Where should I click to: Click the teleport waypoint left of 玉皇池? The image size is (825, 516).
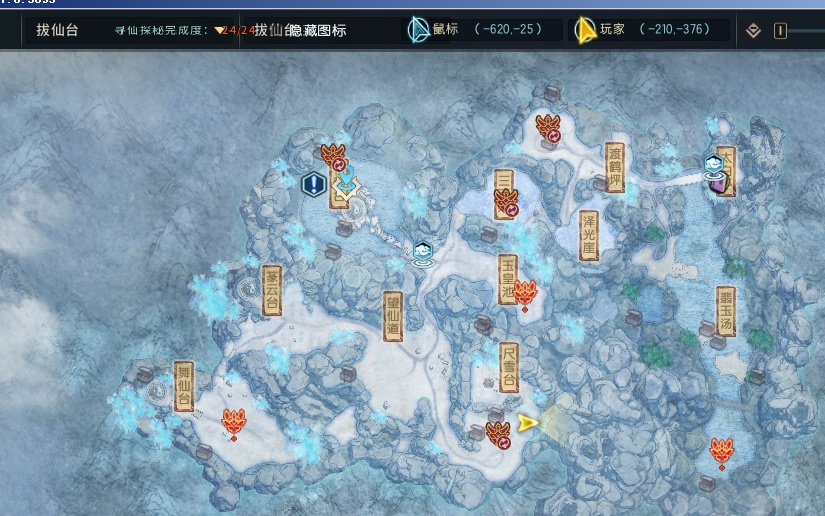pyautogui.click(x=423, y=254)
